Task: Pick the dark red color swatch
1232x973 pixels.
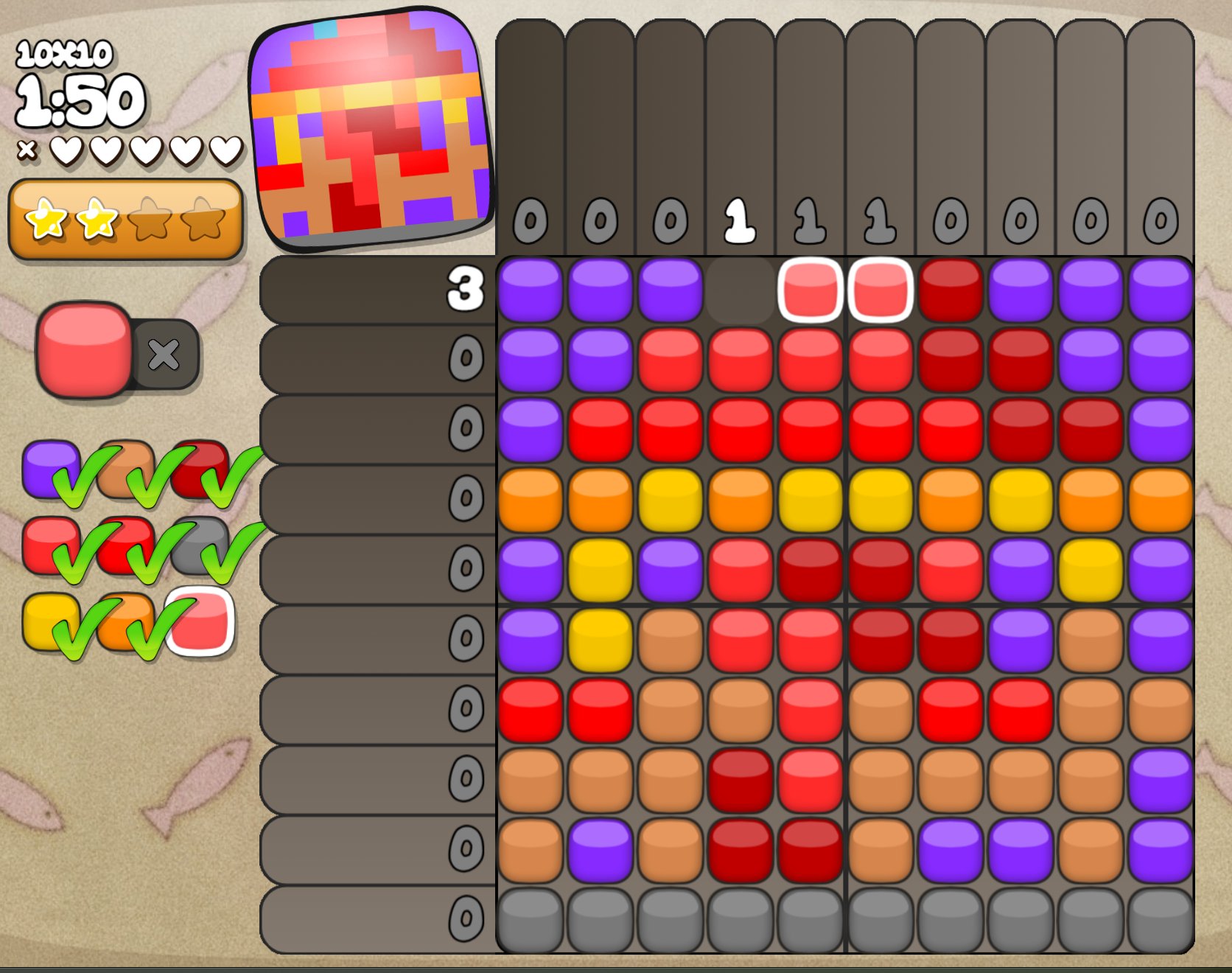Action: pos(199,467)
